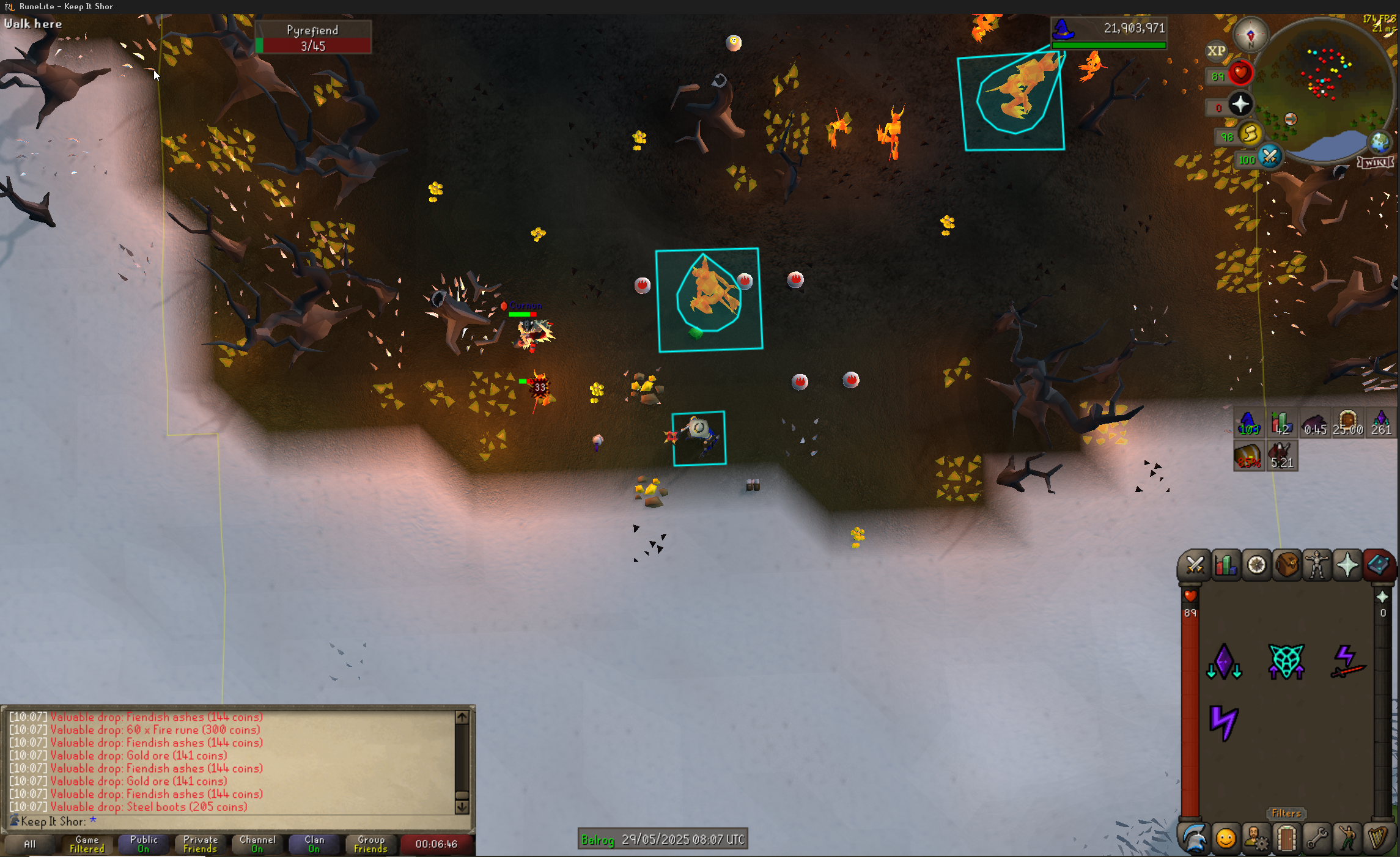Click the compass to face north

pos(1250,35)
